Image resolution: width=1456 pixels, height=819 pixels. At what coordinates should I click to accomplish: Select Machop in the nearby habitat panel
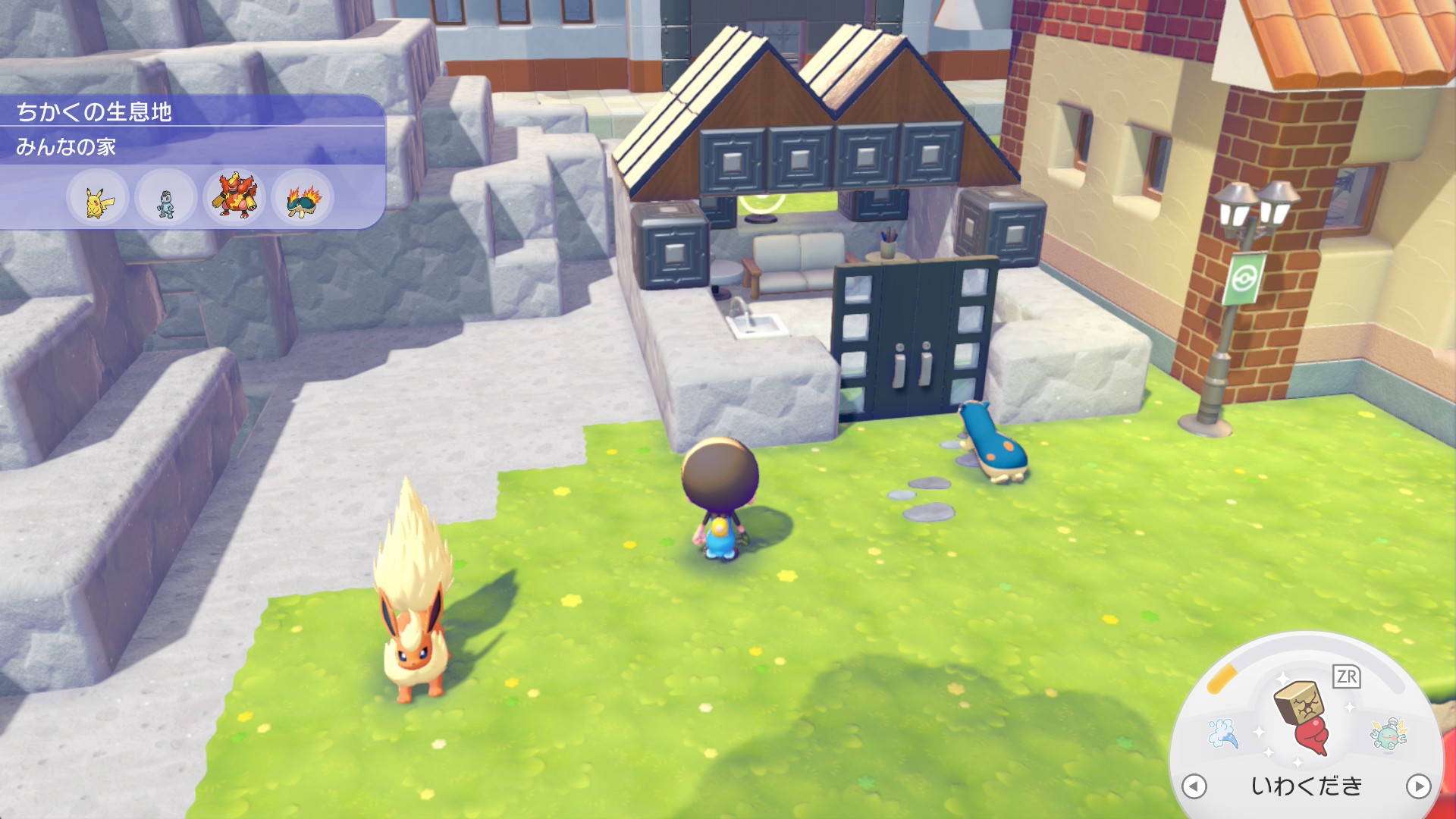tap(166, 199)
